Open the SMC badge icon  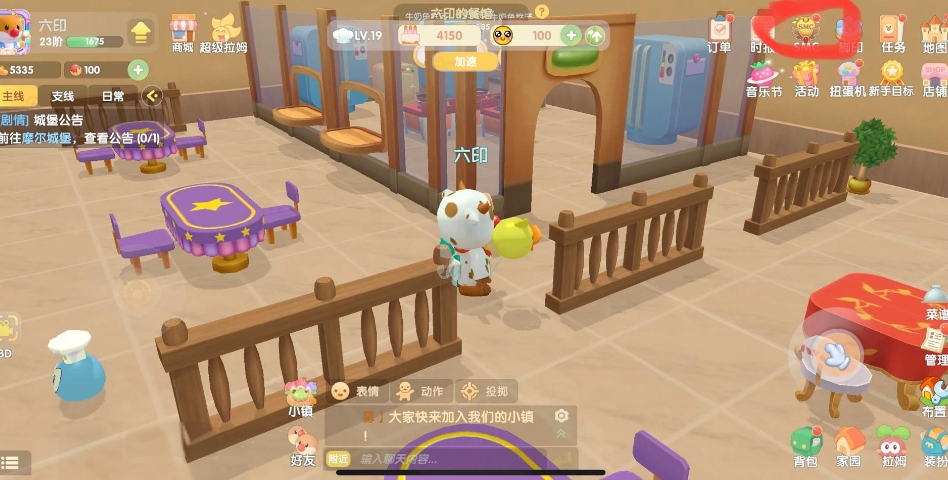click(x=806, y=30)
